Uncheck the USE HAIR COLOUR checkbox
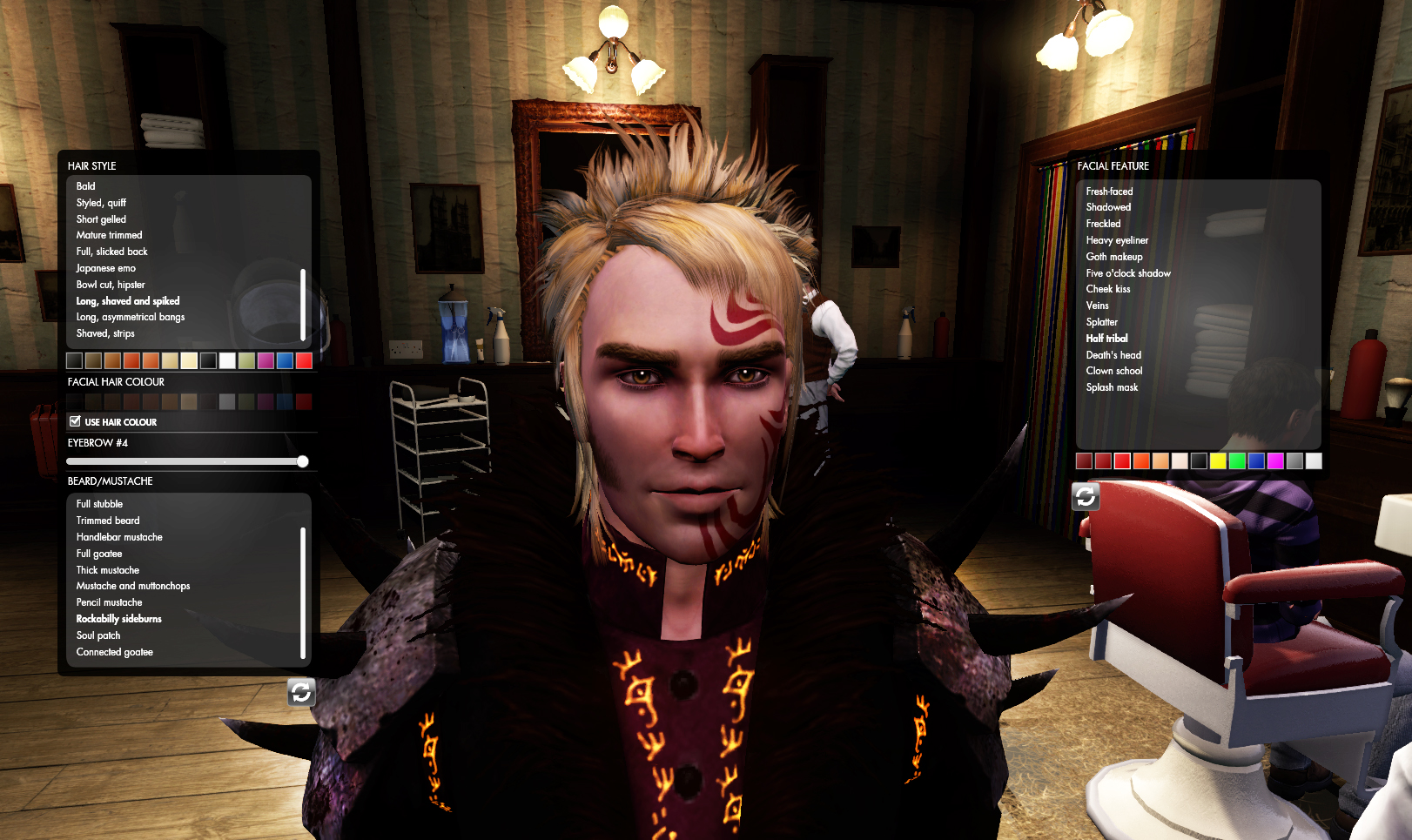This screenshot has height=840, width=1412. tap(76, 421)
